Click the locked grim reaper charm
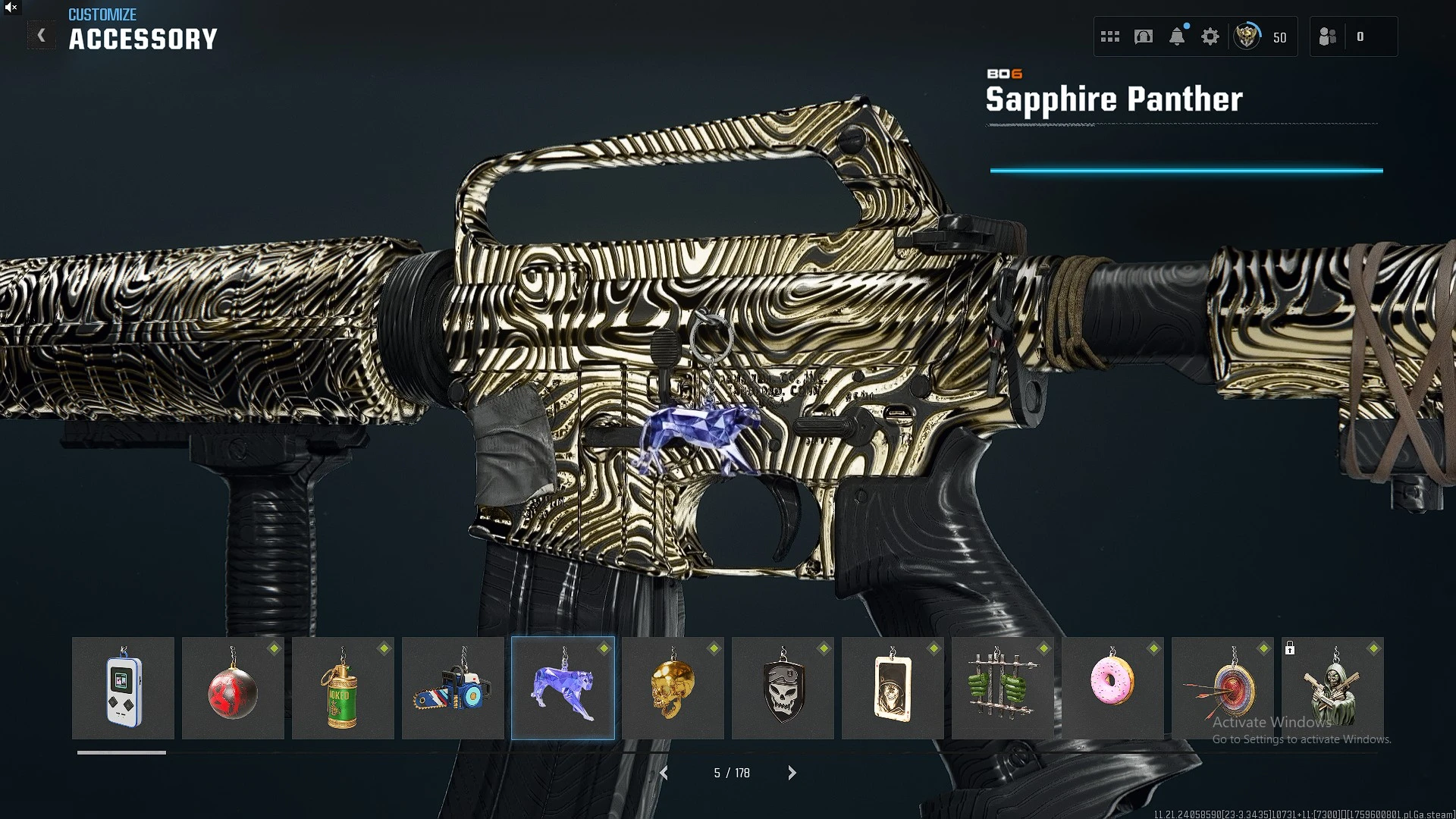 tap(1332, 688)
